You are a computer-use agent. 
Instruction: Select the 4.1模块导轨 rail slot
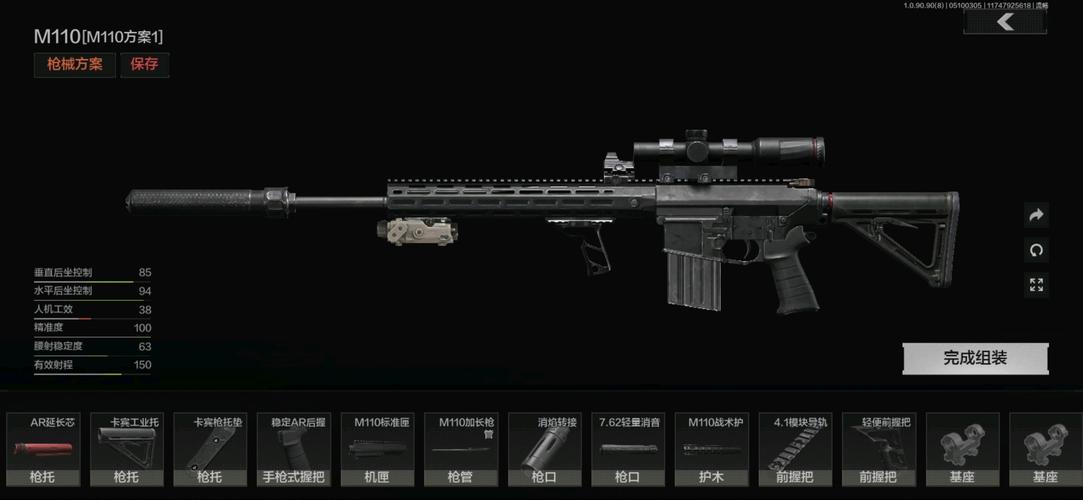(794, 450)
